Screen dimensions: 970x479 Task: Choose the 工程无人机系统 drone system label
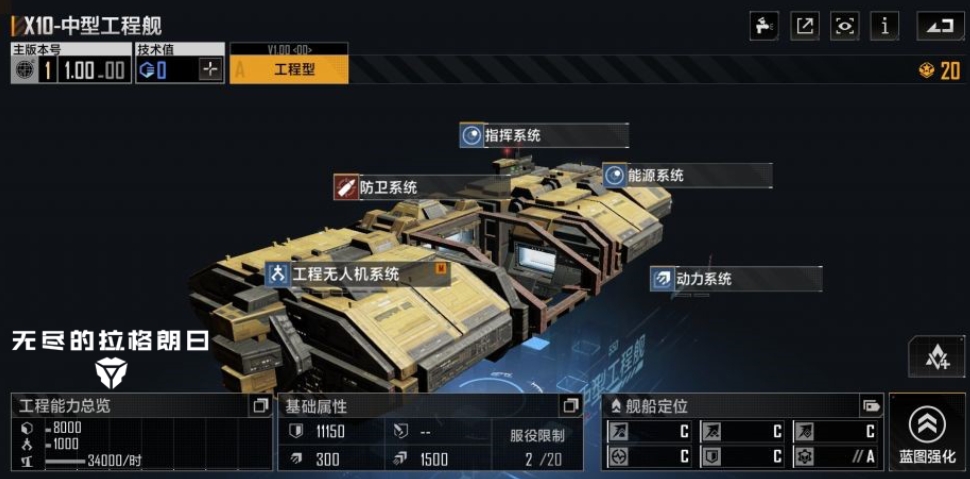345,274
